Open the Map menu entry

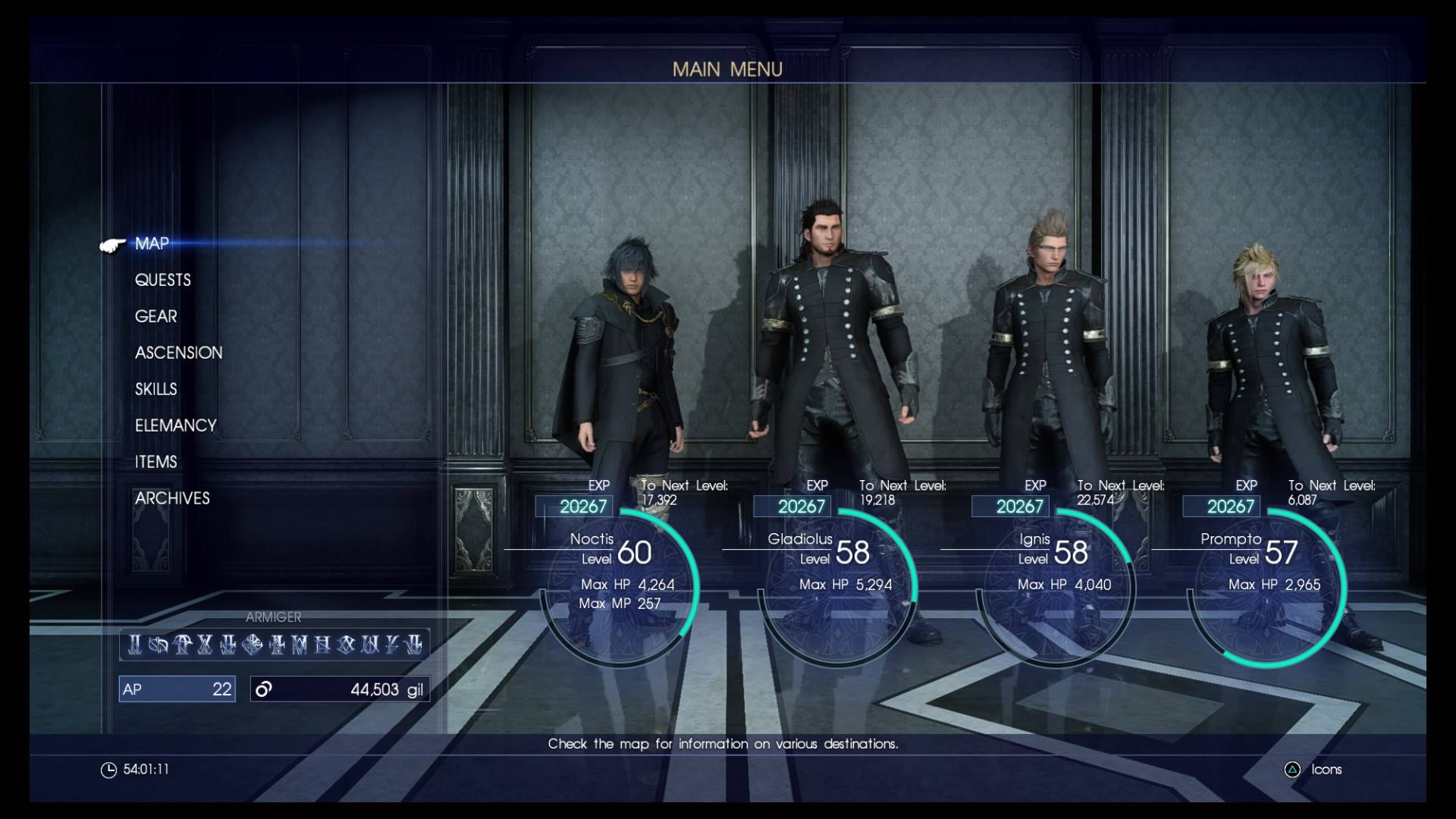152,243
